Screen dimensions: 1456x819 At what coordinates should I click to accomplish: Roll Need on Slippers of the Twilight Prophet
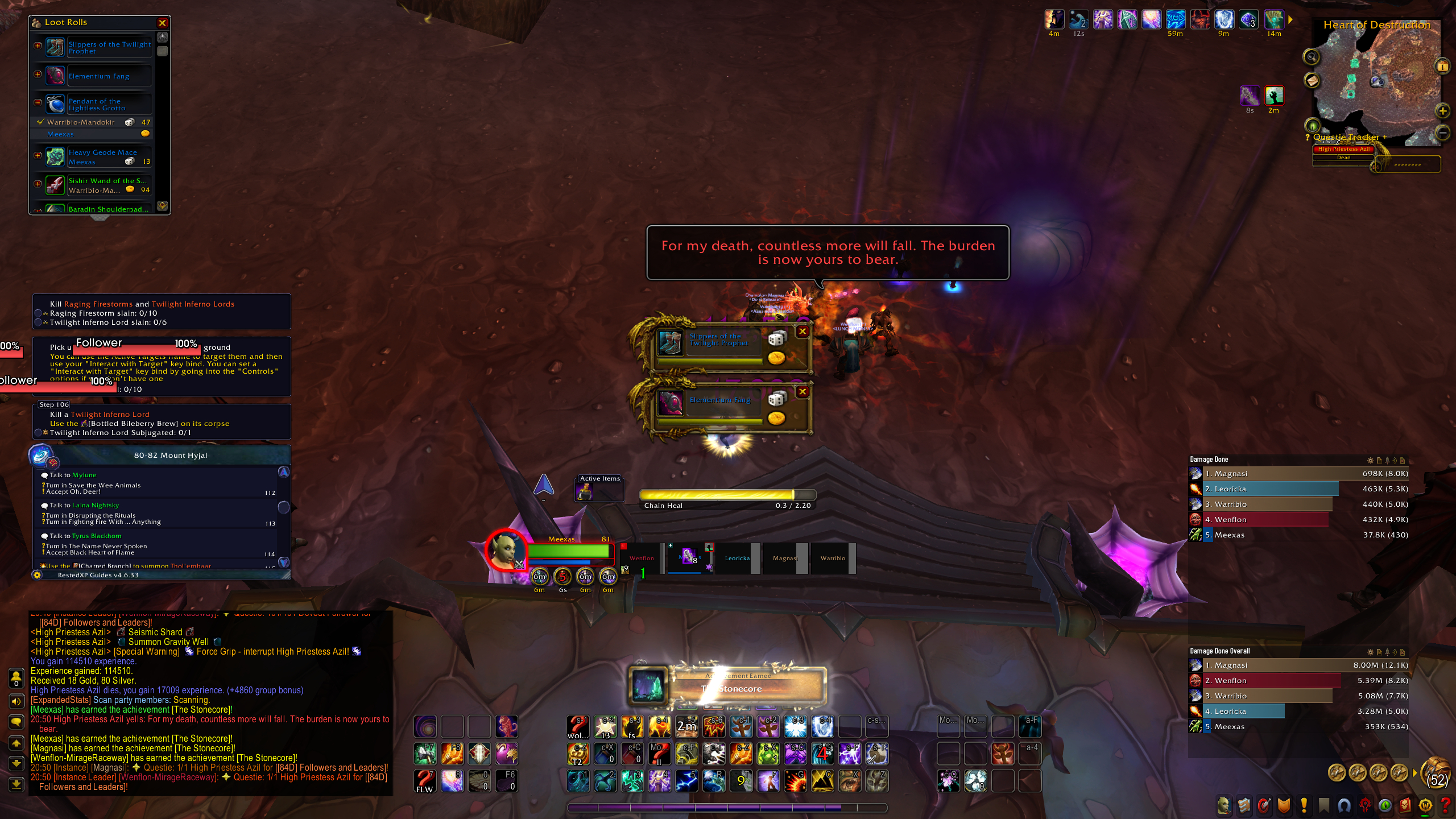[776, 339]
